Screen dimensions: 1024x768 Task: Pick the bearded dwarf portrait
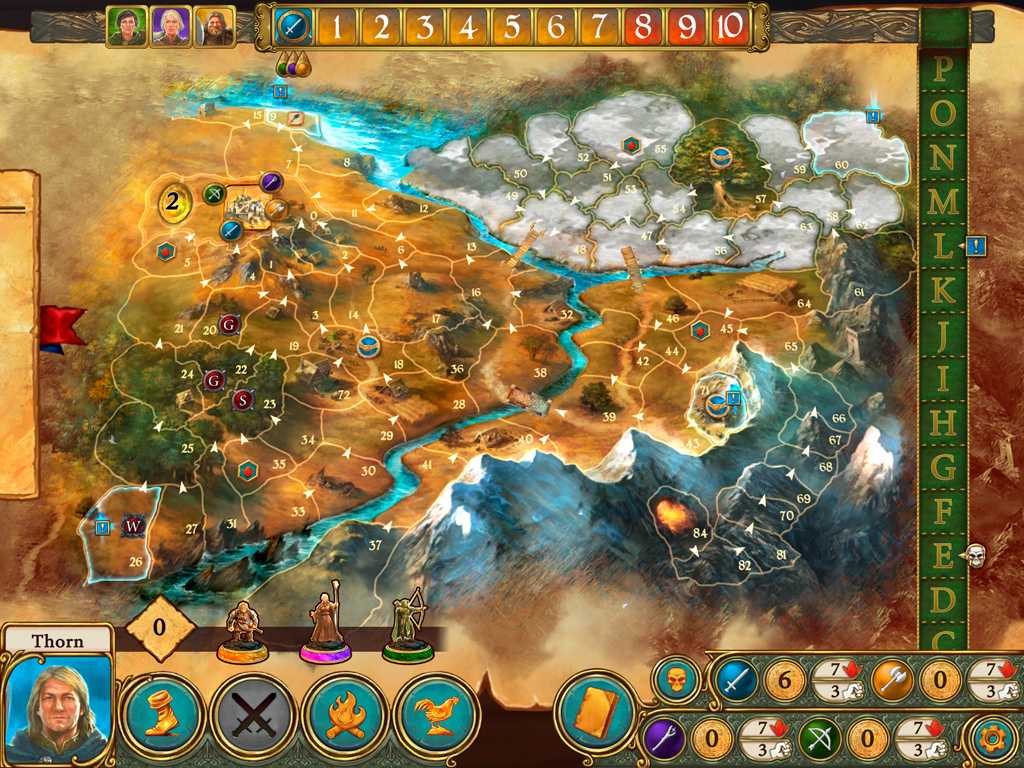[x=214, y=27]
